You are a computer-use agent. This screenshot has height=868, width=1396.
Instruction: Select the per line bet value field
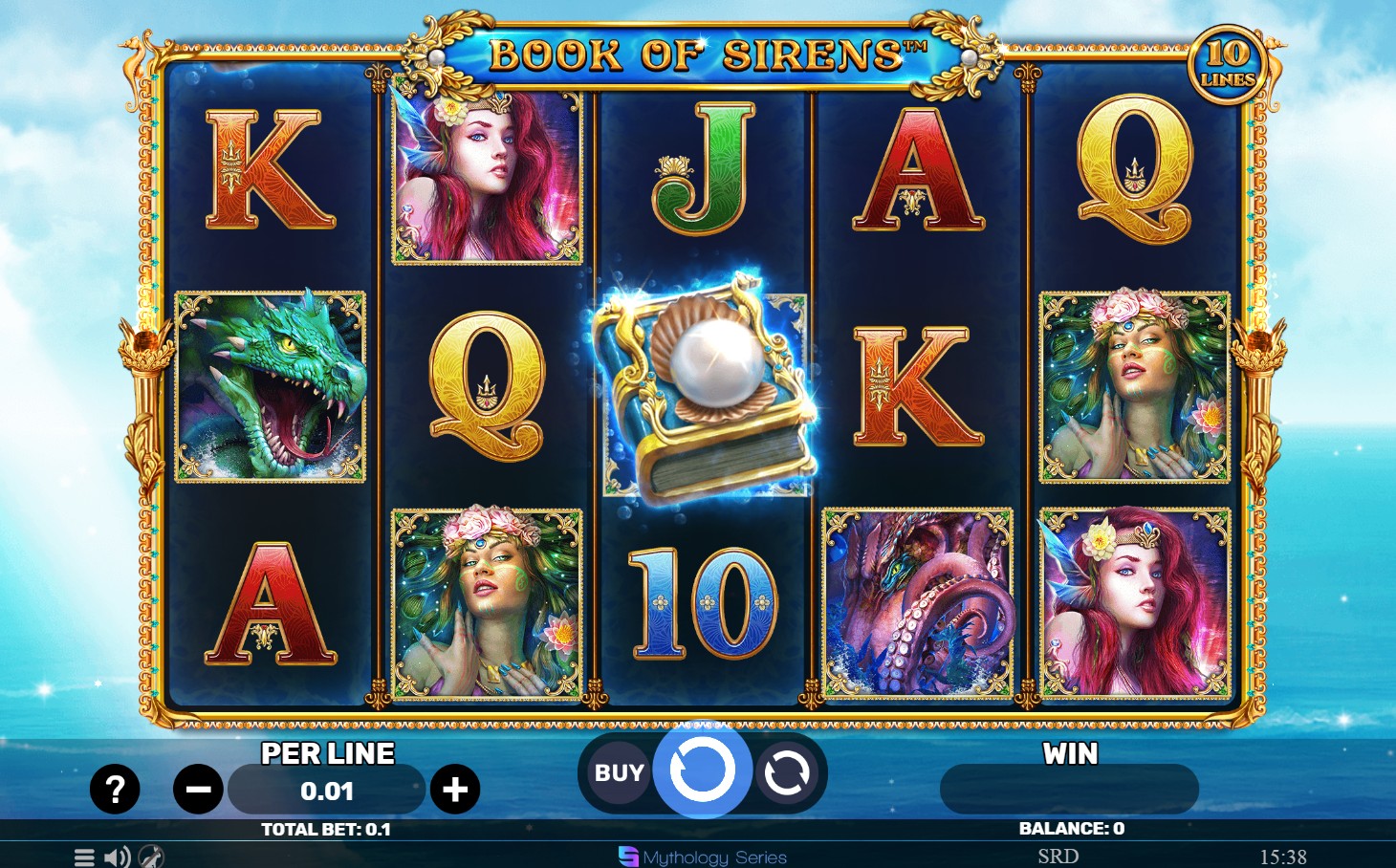(326, 791)
